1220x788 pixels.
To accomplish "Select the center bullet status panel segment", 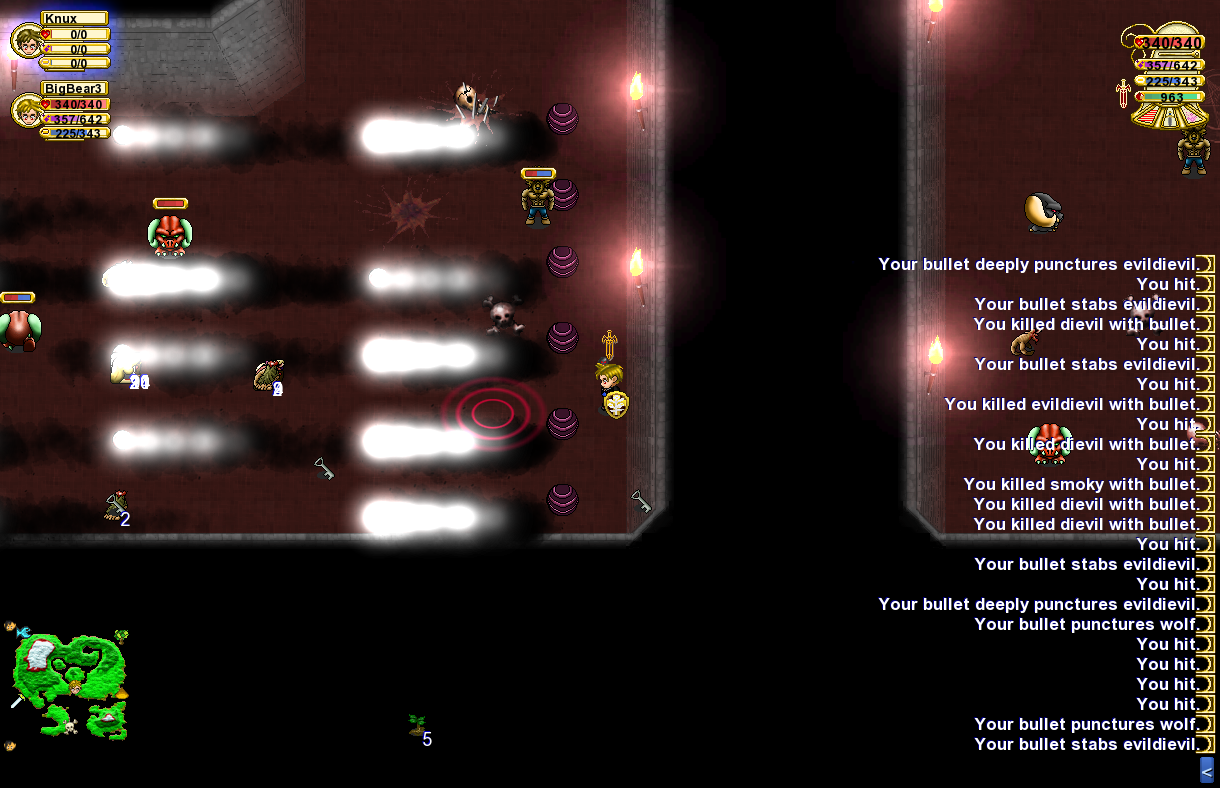I will tap(1168, 118).
